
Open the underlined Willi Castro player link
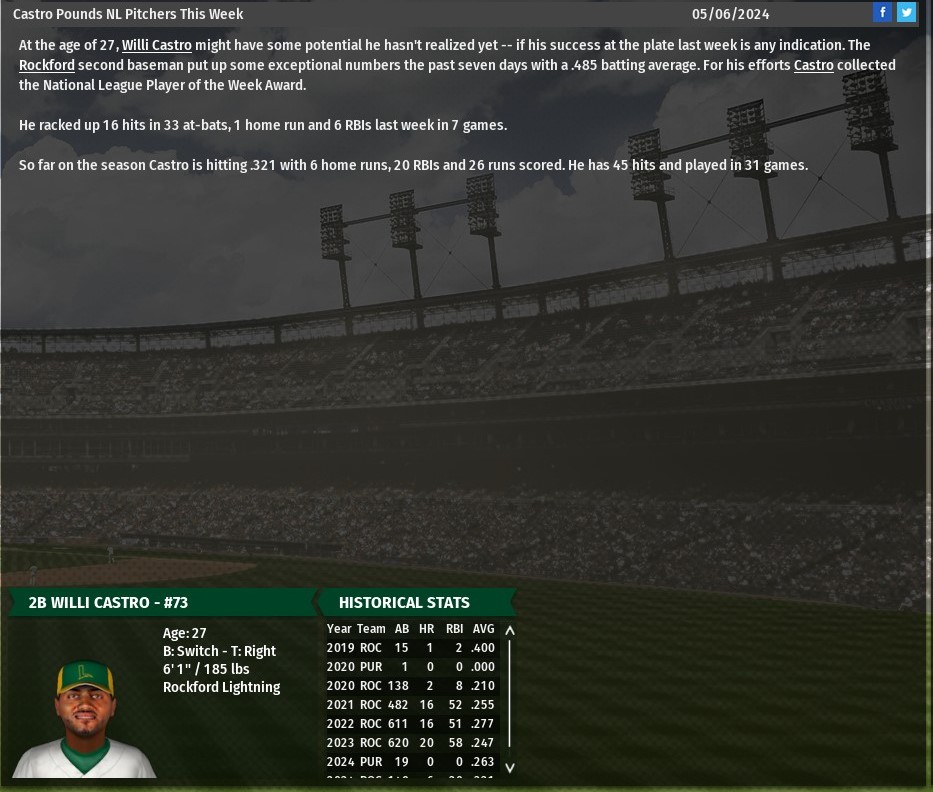coord(157,45)
